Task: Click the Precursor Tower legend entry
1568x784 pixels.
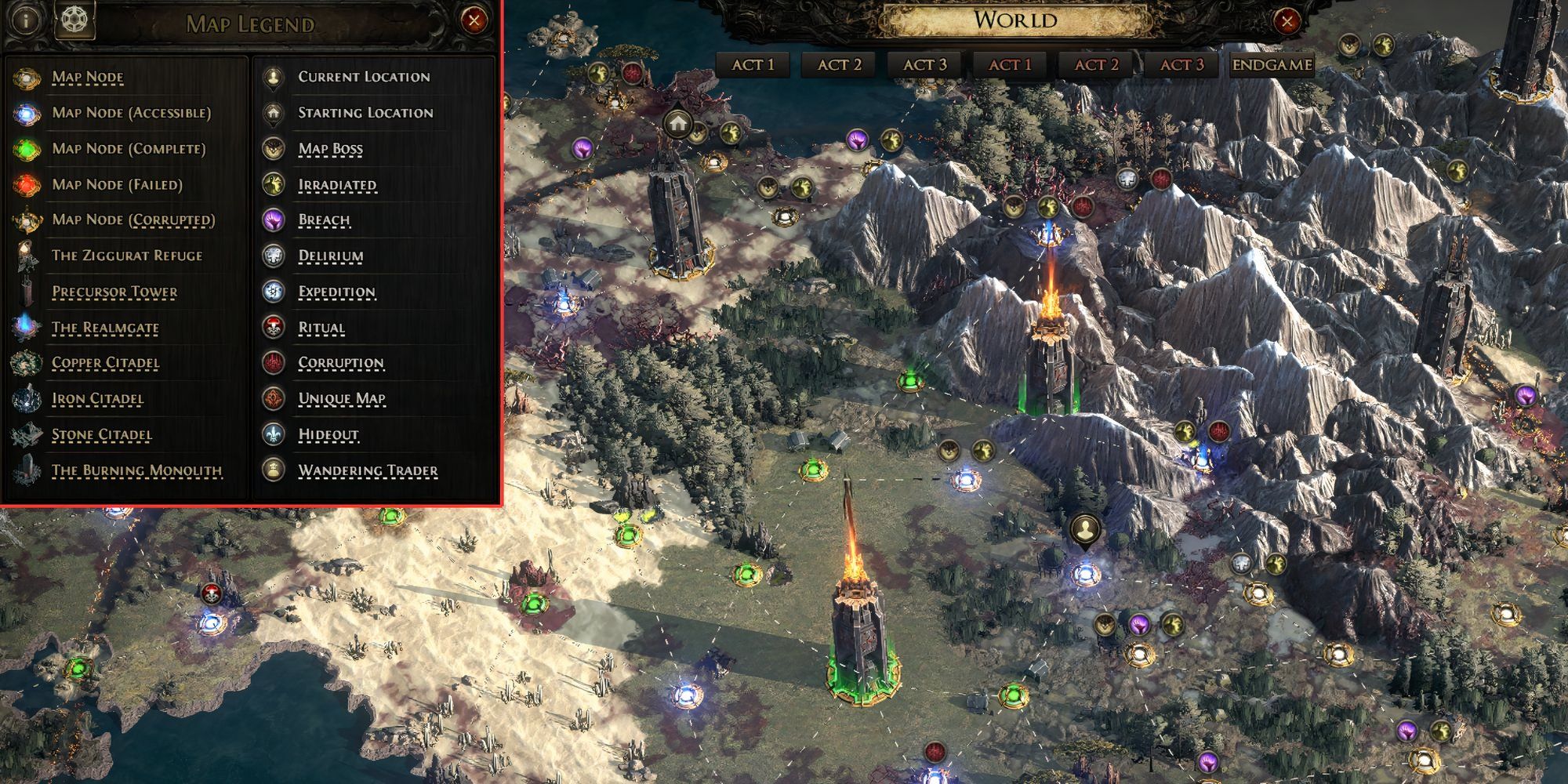Action: tap(114, 291)
